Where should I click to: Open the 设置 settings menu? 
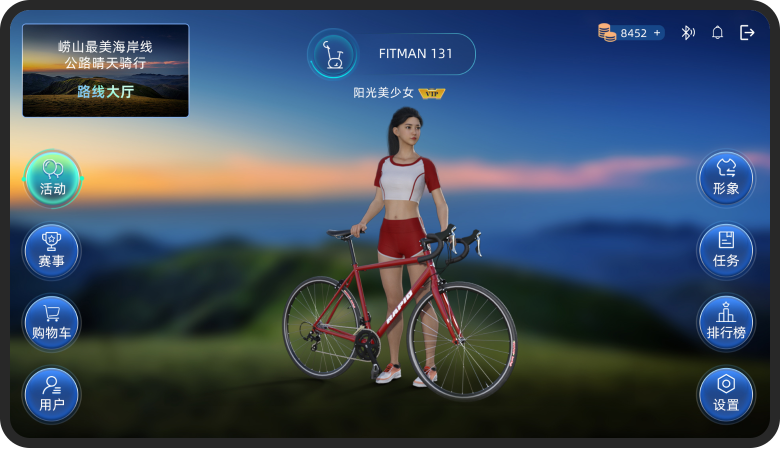726,394
